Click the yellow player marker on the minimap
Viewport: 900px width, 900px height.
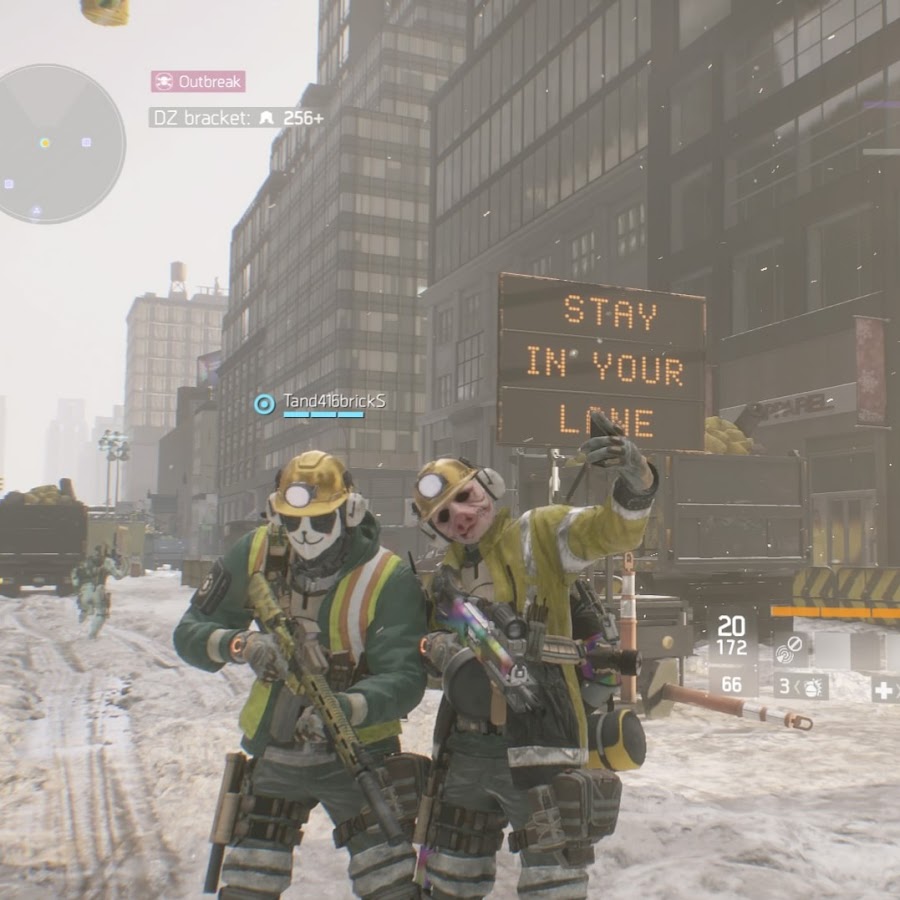(45, 143)
